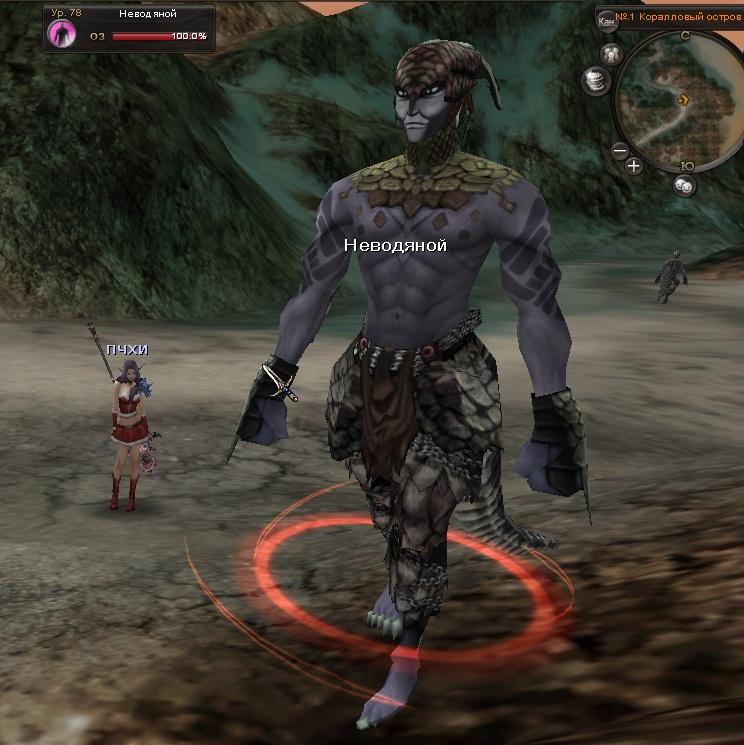744x745 pixels.
Task: Click the target portrait of Неводяной
Action: click(x=62, y=34)
